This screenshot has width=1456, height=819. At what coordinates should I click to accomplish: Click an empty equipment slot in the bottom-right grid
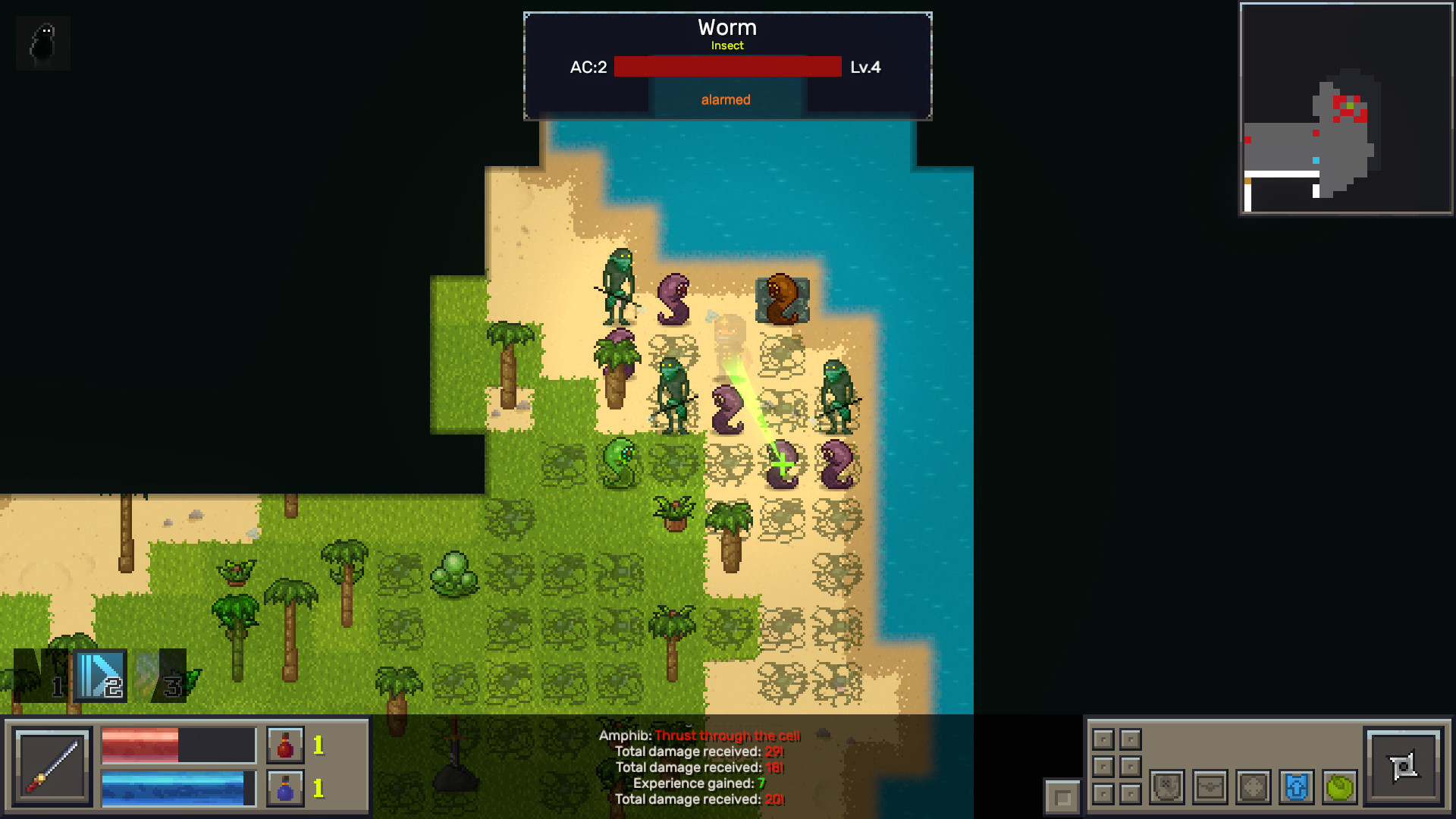(1103, 739)
